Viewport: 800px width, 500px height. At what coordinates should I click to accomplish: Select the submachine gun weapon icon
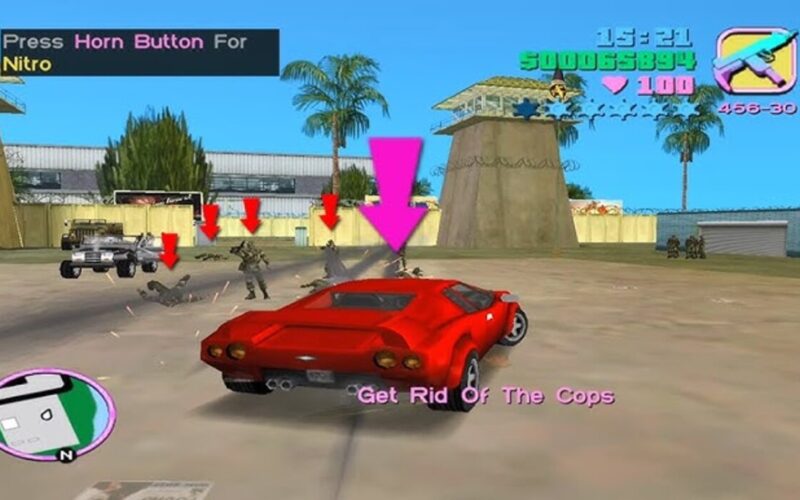tap(755, 62)
